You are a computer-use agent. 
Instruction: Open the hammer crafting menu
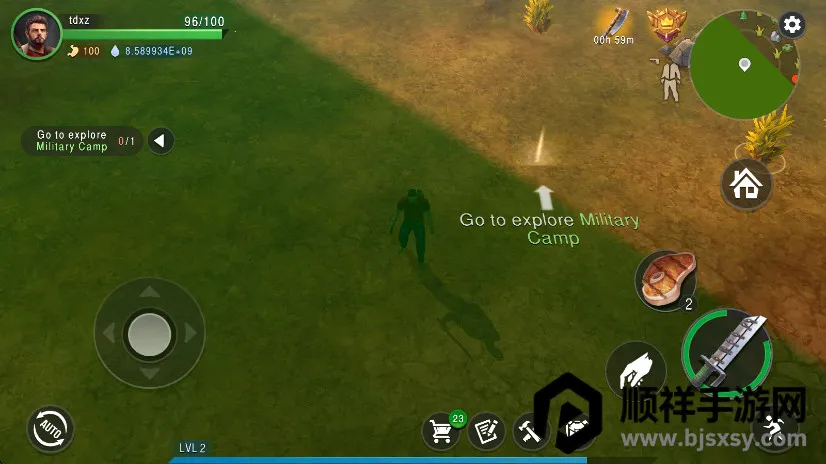click(530, 431)
